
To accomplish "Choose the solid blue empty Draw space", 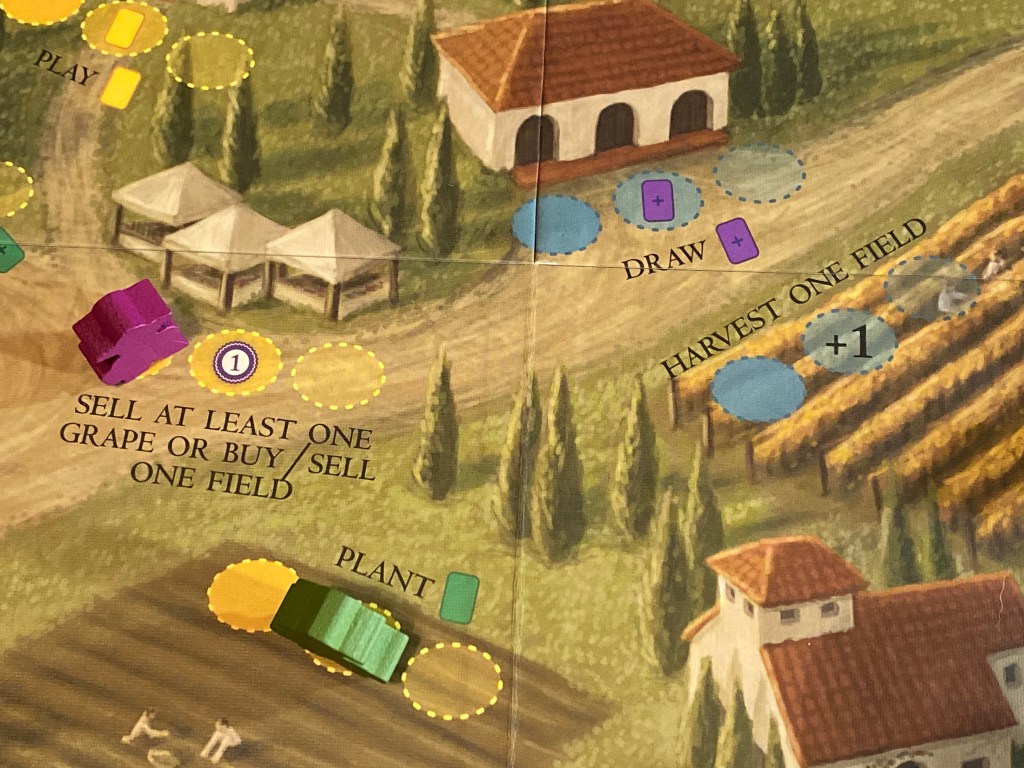I will coord(556,225).
